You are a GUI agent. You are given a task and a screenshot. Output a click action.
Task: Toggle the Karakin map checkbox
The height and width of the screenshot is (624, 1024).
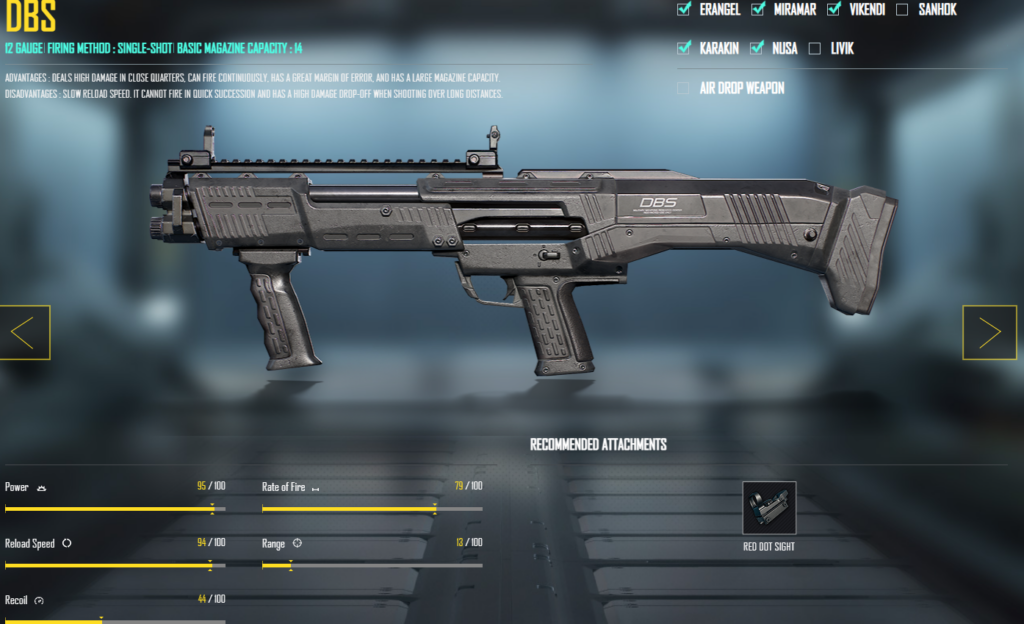684,48
